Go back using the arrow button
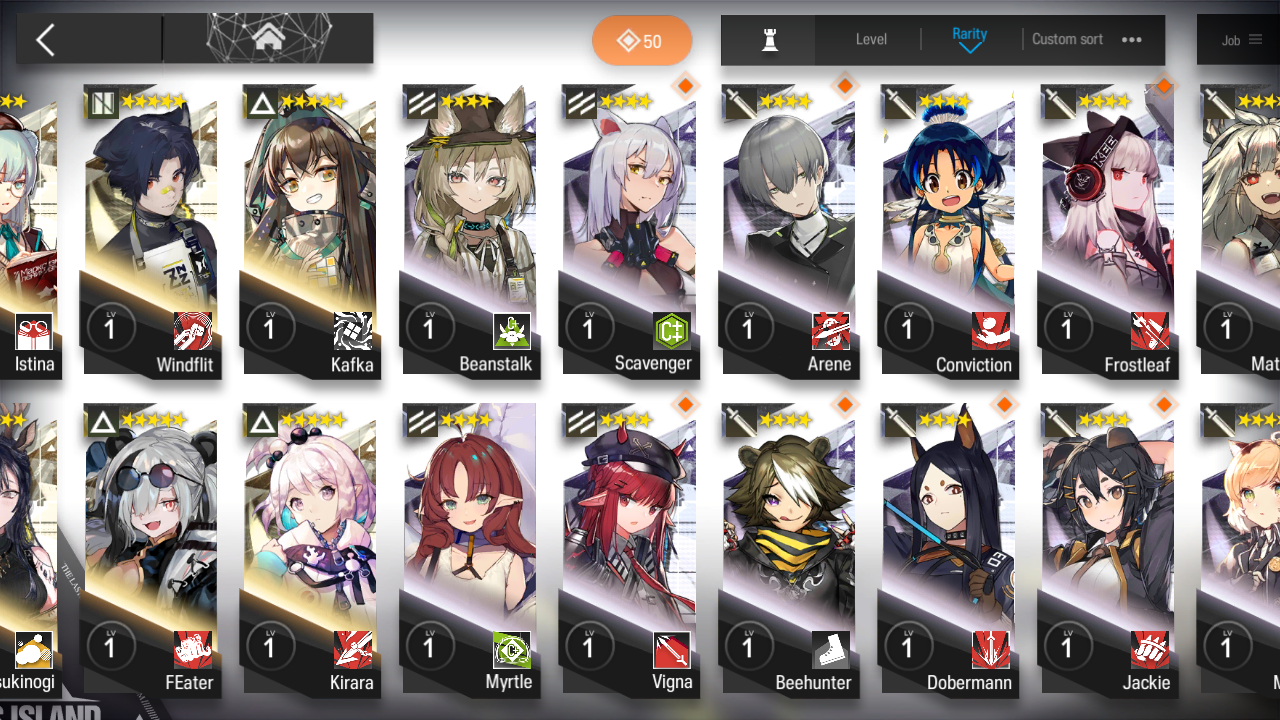The image size is (1280, 720). coord(45,40)
